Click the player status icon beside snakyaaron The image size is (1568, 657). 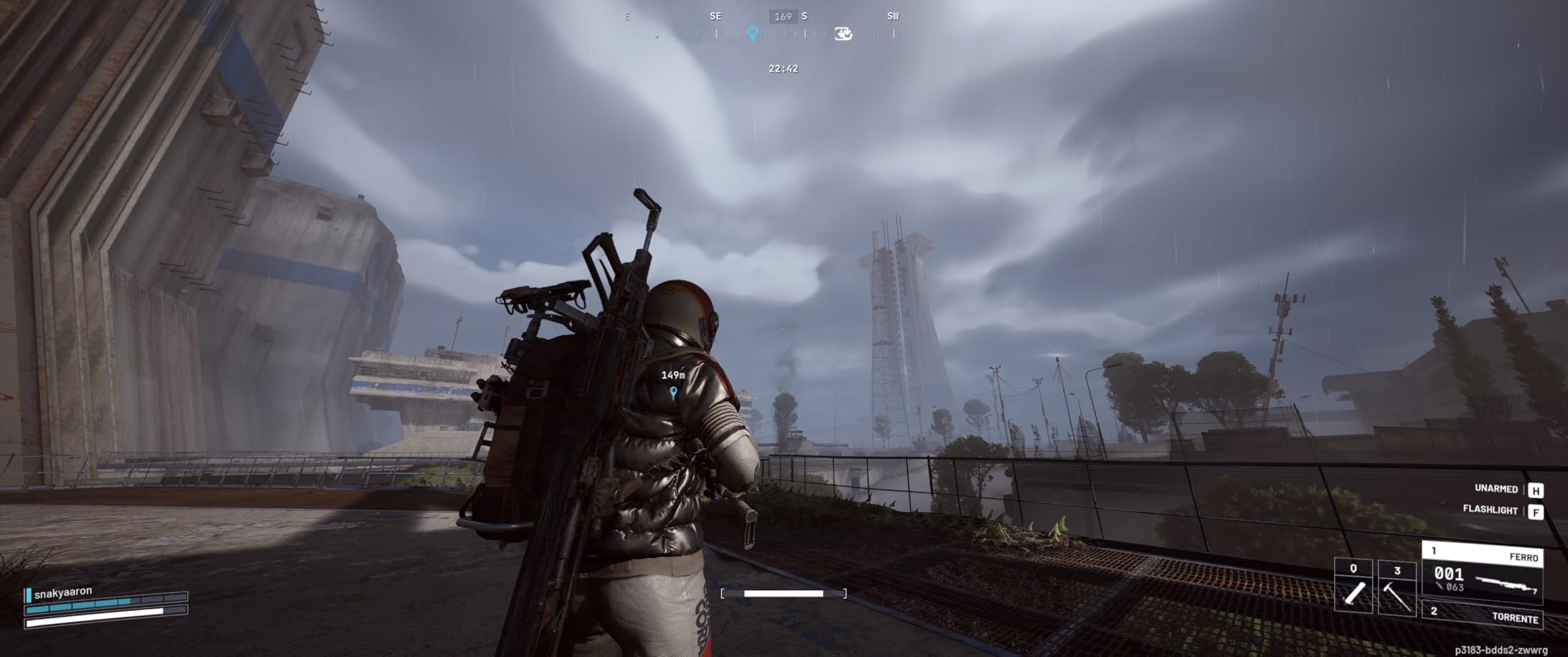pos(29,595)
